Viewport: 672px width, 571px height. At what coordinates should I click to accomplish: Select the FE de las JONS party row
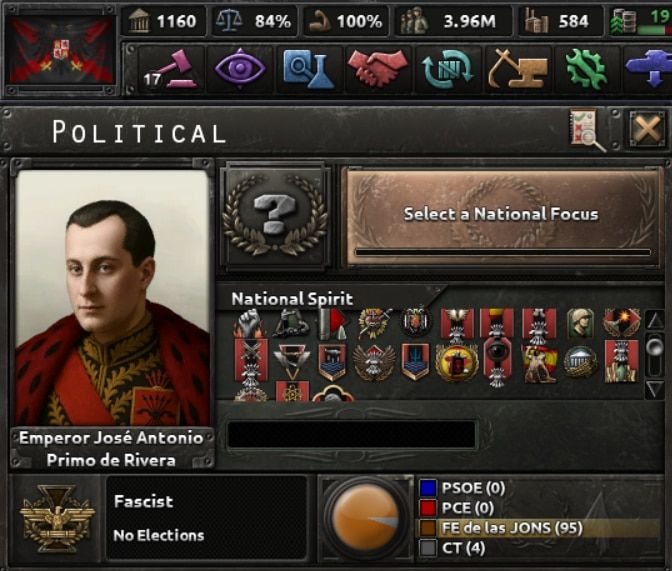538,528
